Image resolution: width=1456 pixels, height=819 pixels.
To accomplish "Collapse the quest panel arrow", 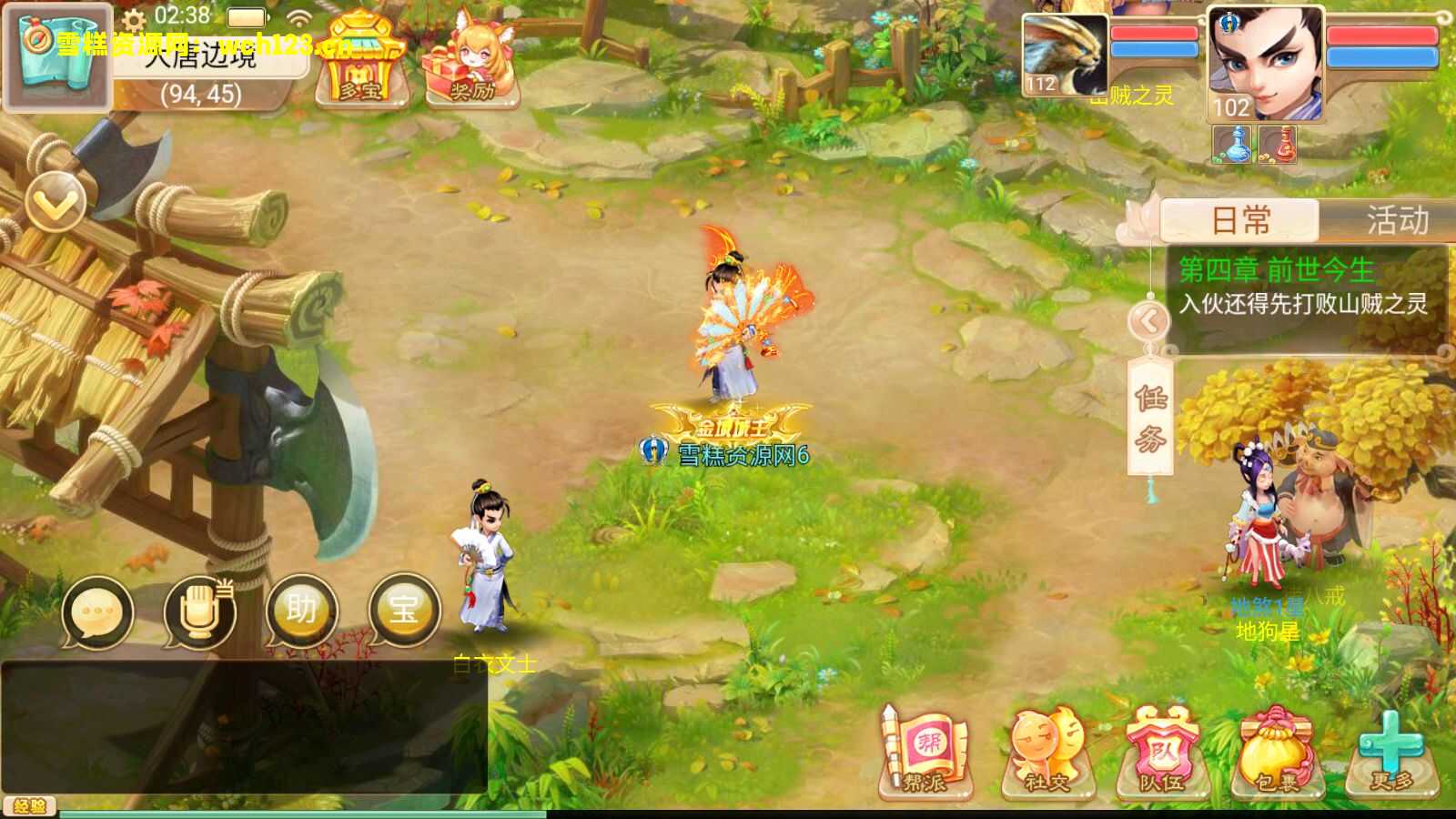I will (1148, 320).
